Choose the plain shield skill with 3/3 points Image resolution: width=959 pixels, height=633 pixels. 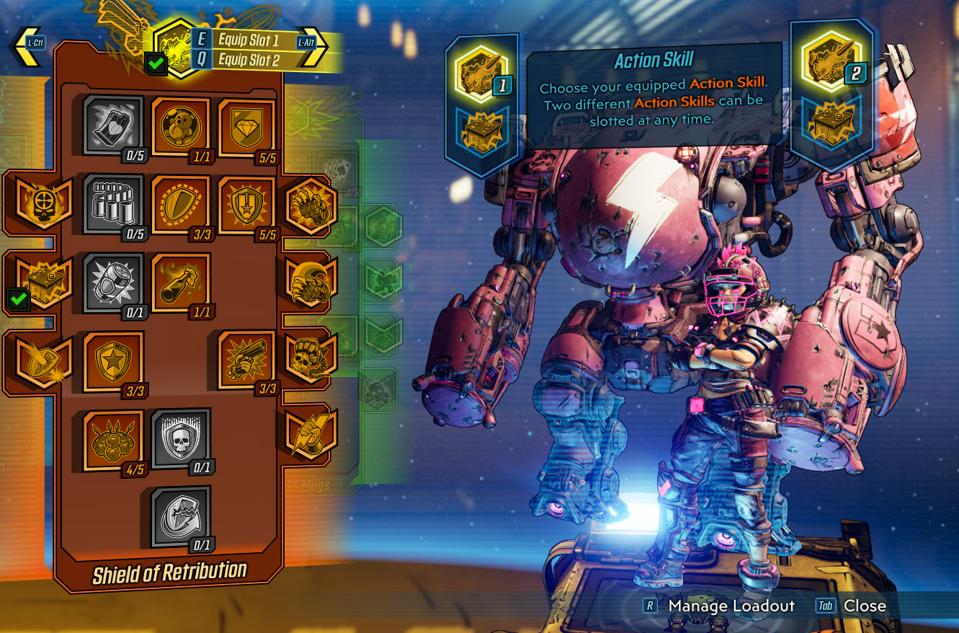point(181,204)
